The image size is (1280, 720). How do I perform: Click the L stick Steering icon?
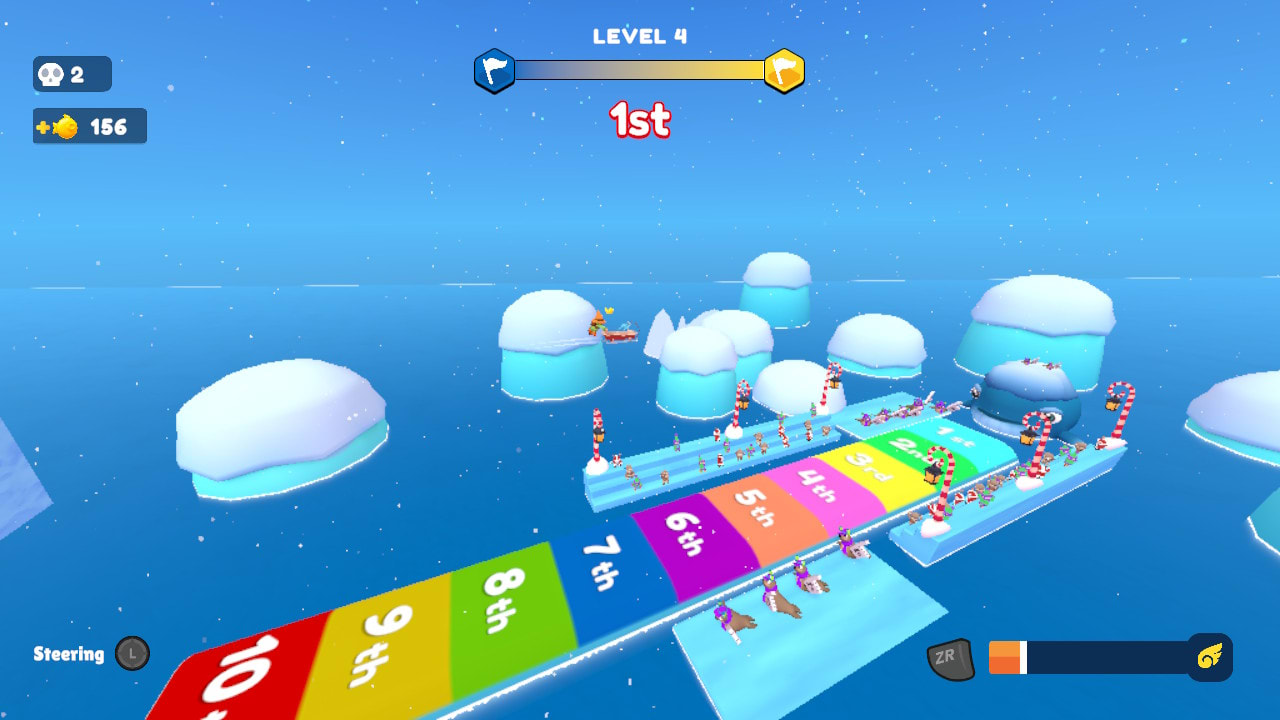click(134, 655)
